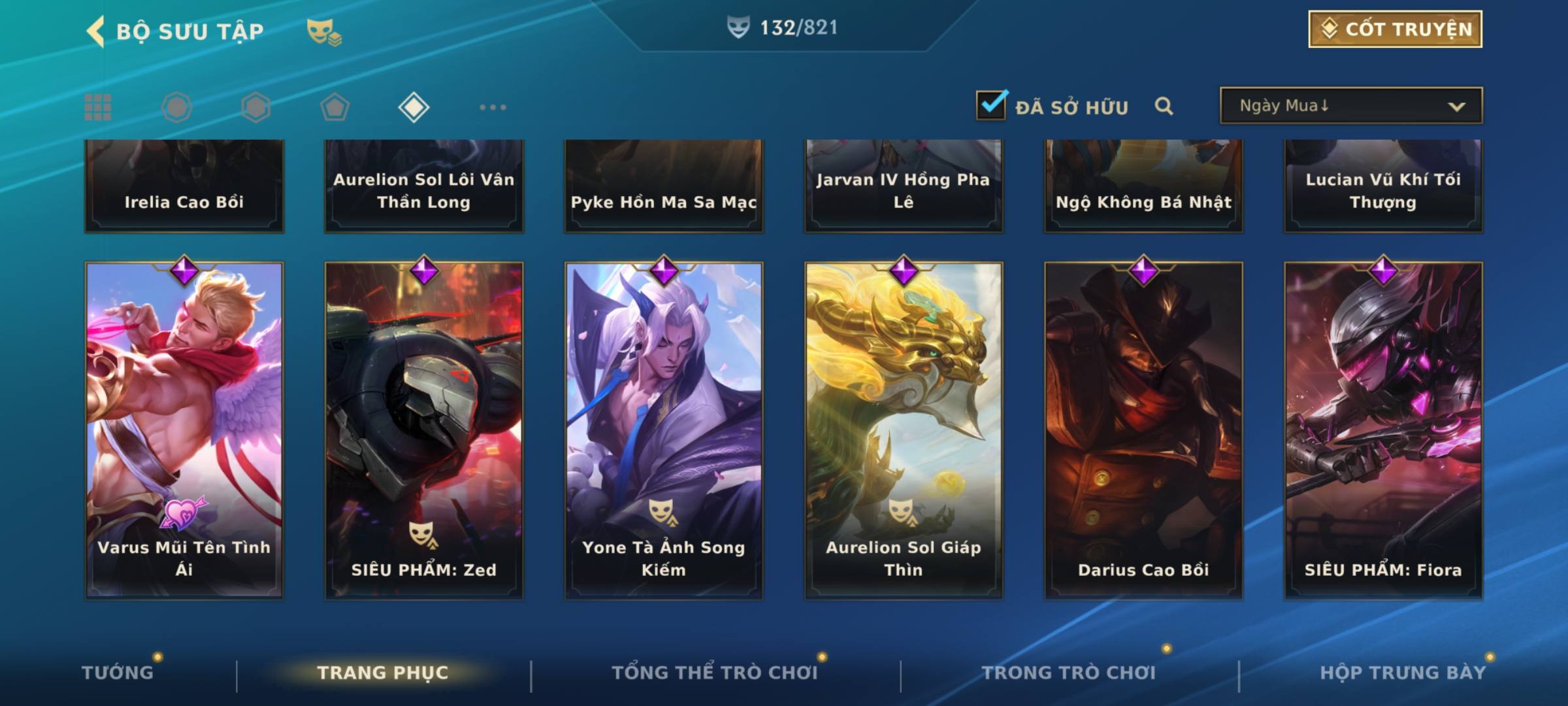Expand the Ngày Mua sort dropdown
Viewport: 1568px width, 706px height.
[x=1351, y=106]
